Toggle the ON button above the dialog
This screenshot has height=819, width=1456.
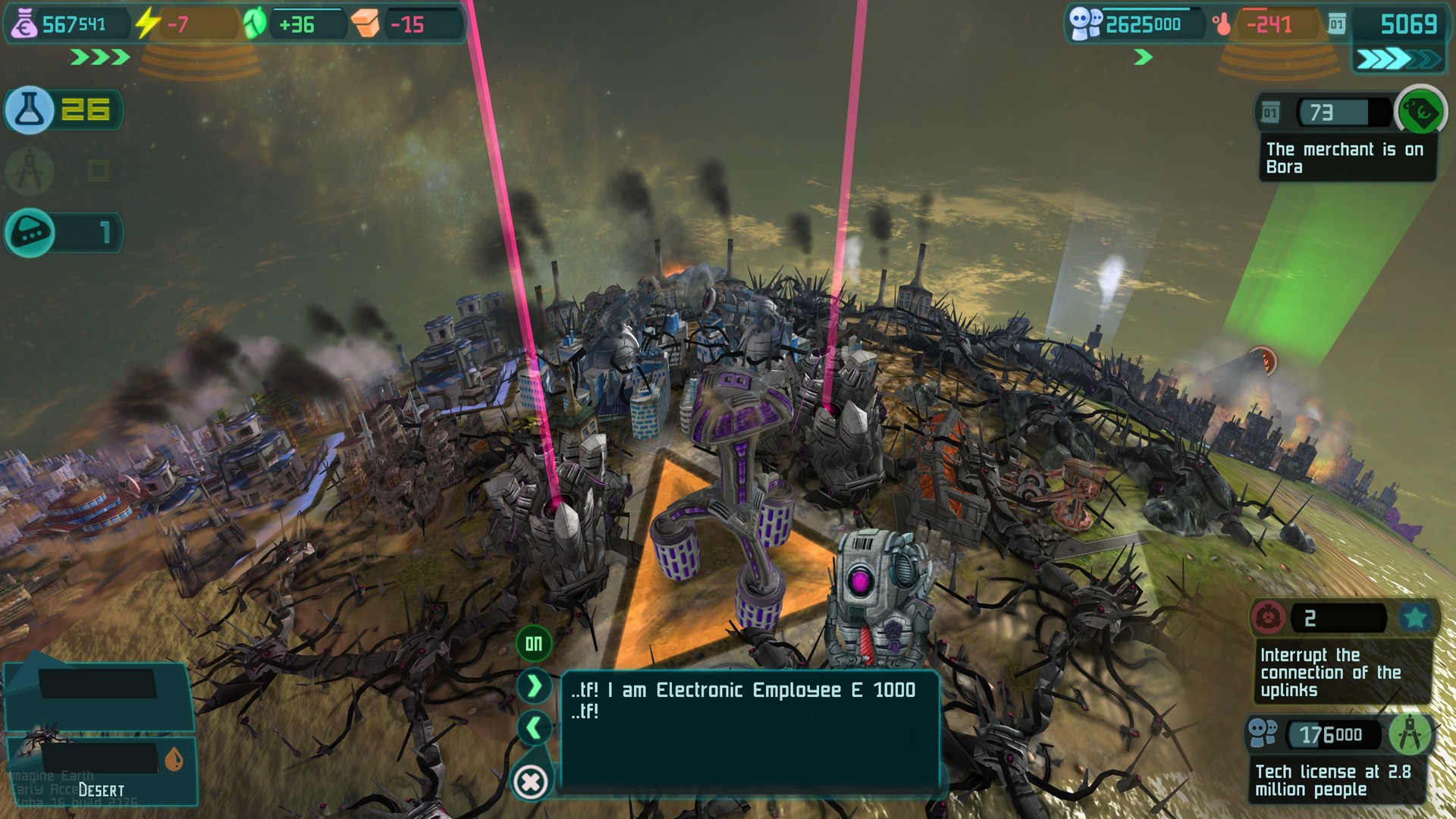533,641
